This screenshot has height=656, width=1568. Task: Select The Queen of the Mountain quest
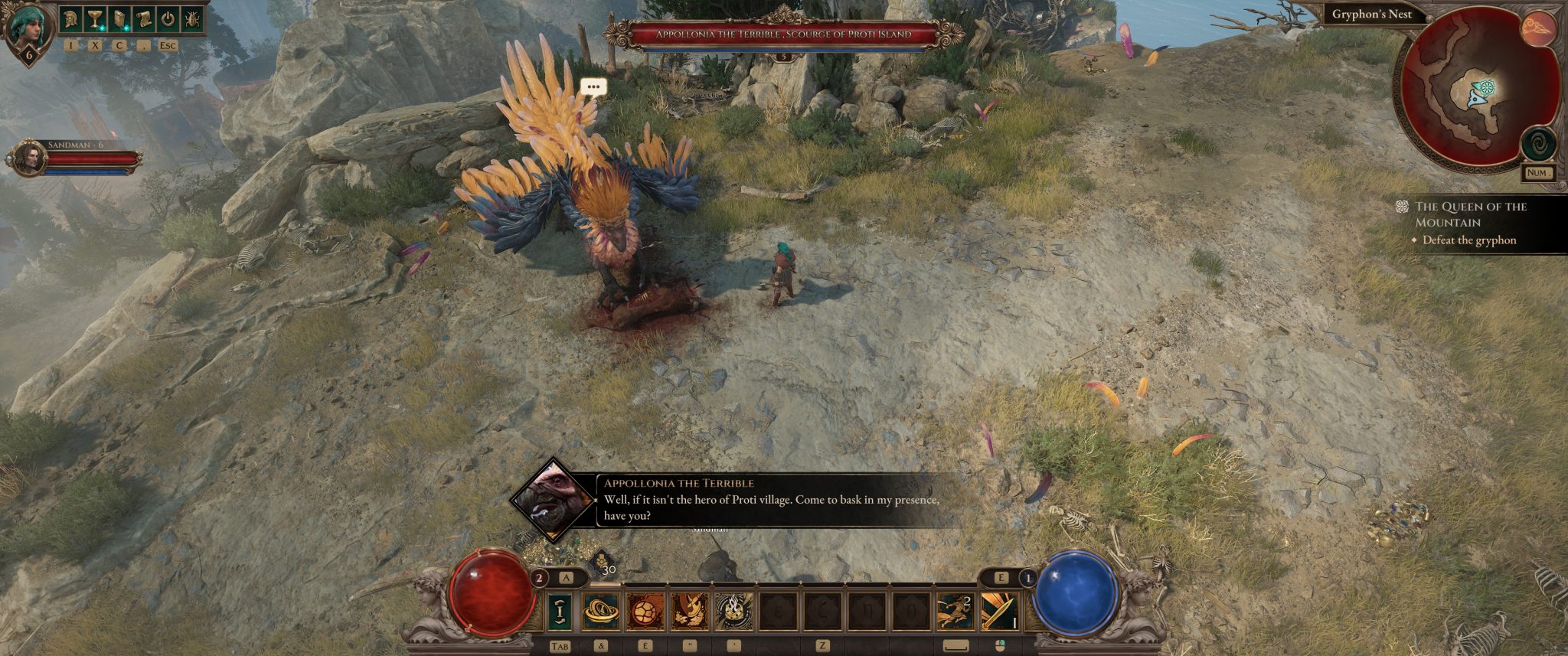pos(1470,214)
